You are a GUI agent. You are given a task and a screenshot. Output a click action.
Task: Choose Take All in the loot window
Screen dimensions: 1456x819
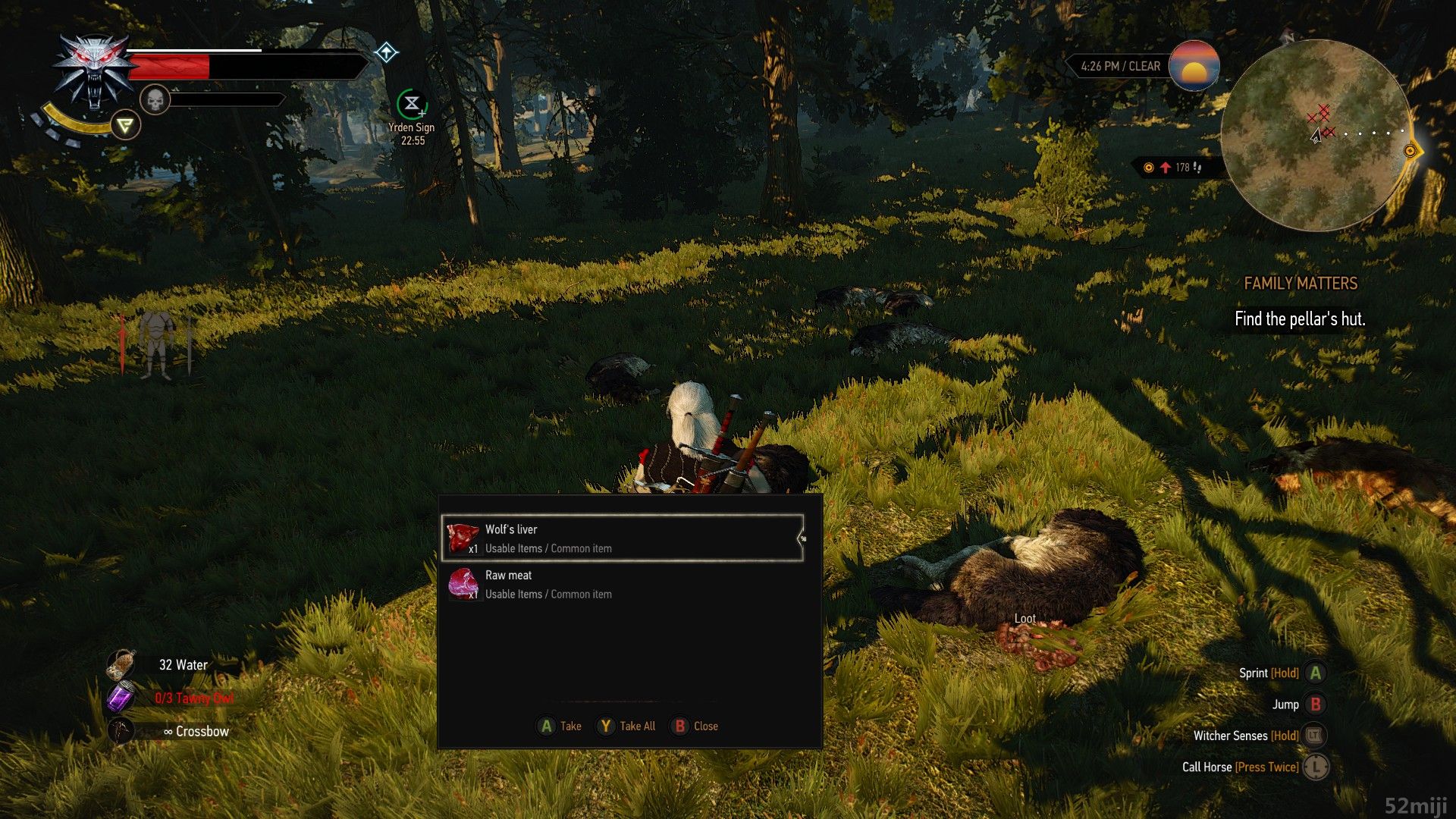[x=626, y=726]
